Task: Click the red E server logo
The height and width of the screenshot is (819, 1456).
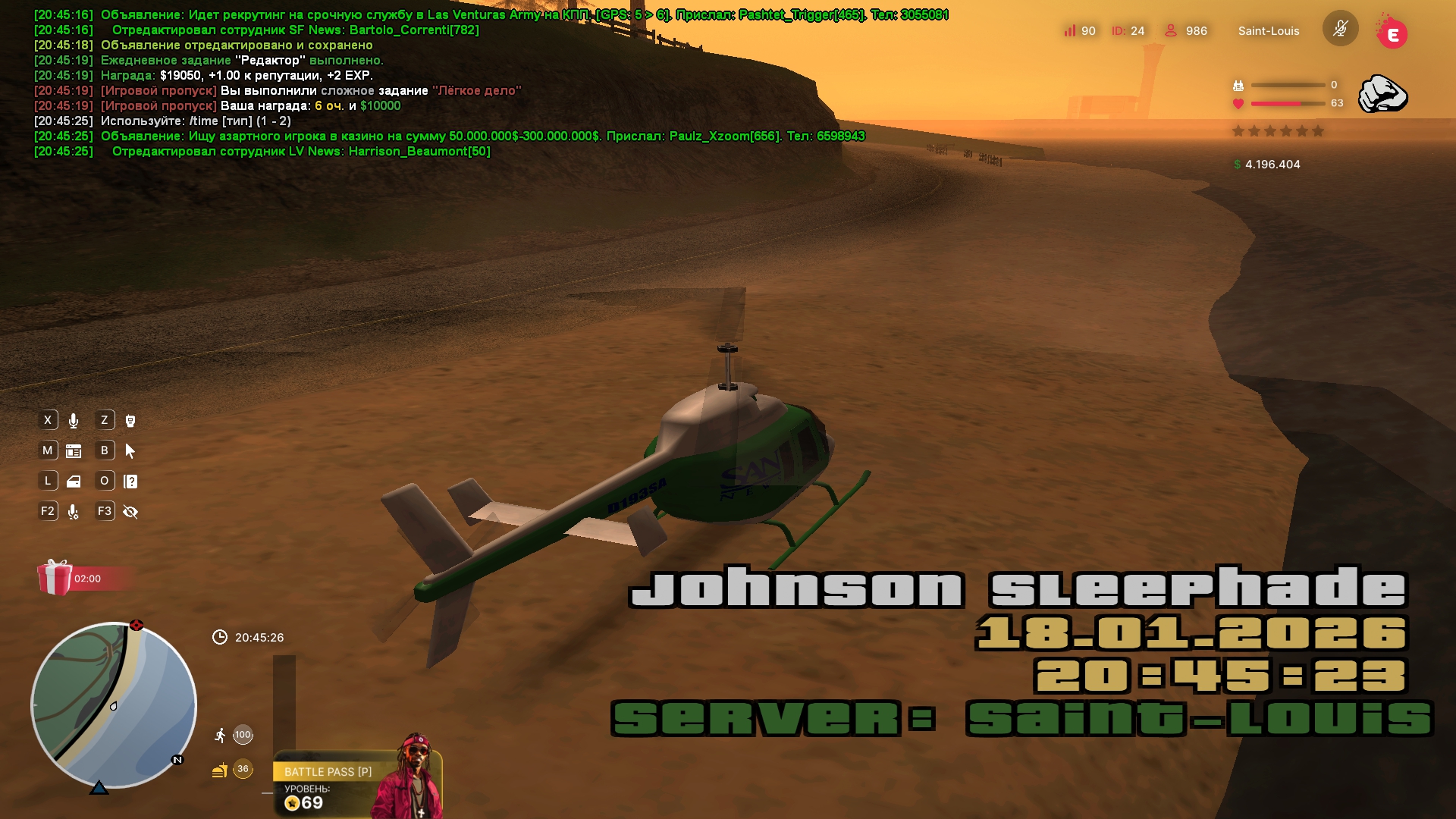Action: (x=1392, y=33)
